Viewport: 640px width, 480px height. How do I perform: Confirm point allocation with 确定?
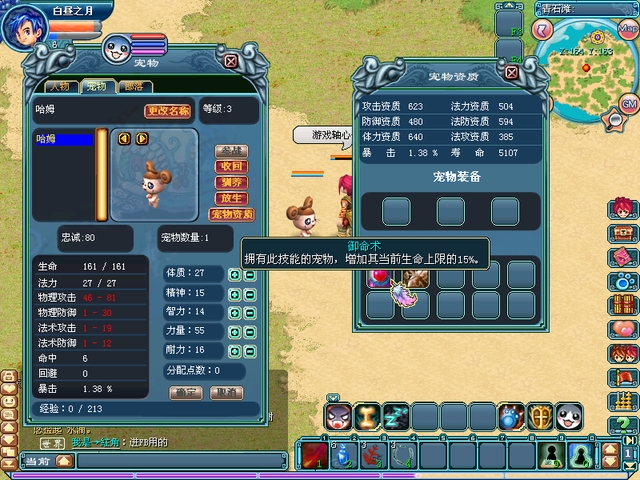tap(184, 393)
